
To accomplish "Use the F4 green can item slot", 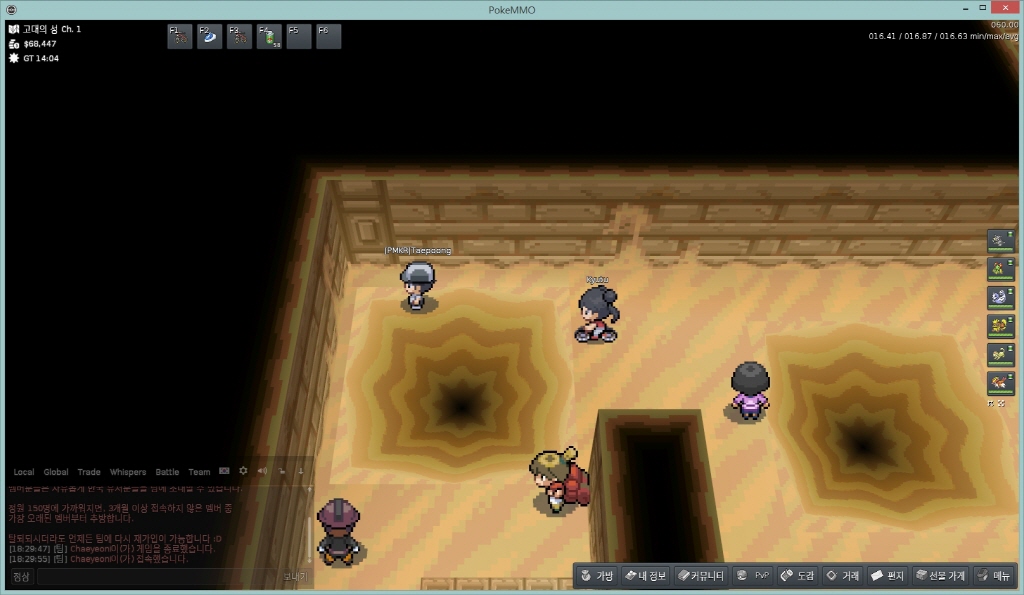I will [270, 37].
